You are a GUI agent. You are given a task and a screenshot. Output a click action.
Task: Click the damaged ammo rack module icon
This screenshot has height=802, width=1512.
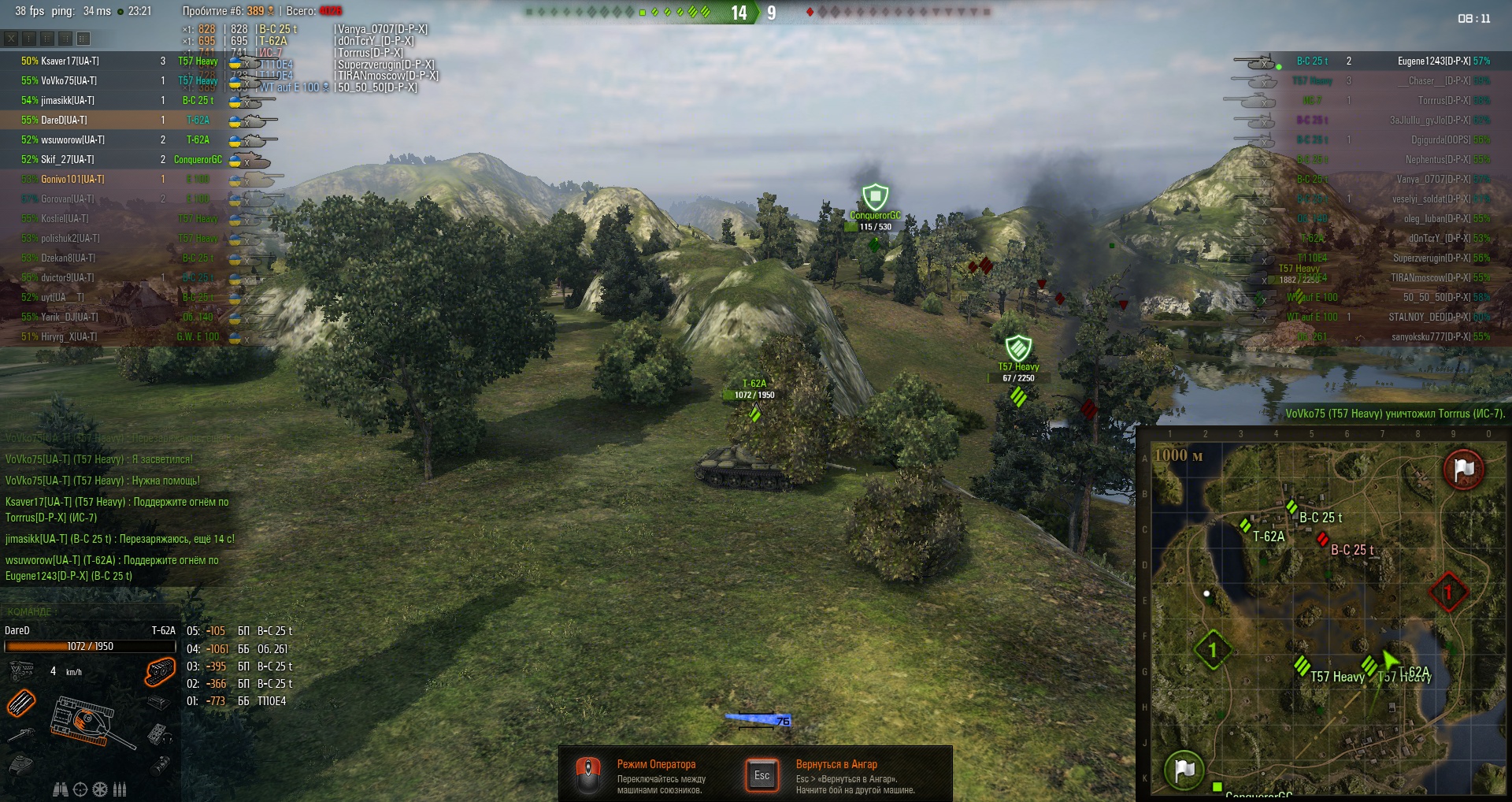(22, 702)
